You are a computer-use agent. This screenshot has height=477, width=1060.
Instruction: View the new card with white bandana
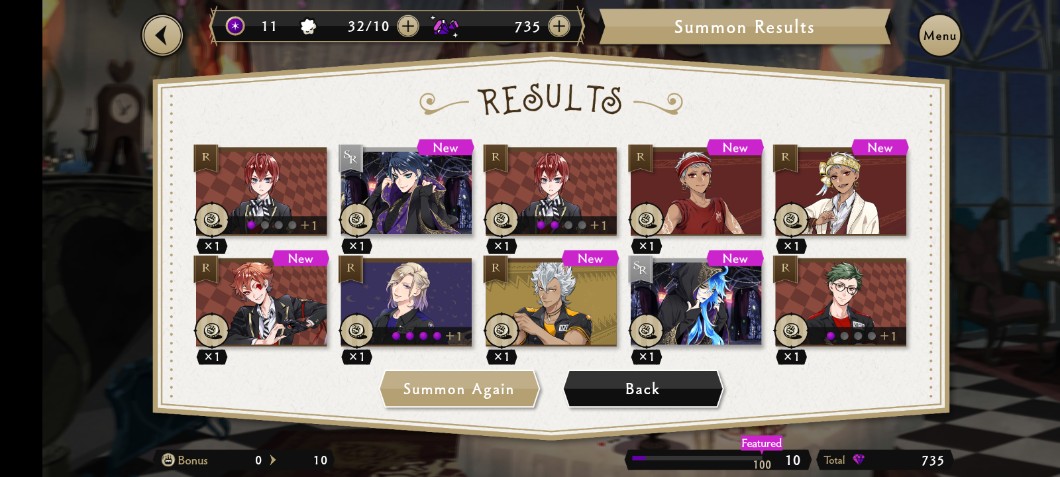pyautogui.click(x=696, y=191)
